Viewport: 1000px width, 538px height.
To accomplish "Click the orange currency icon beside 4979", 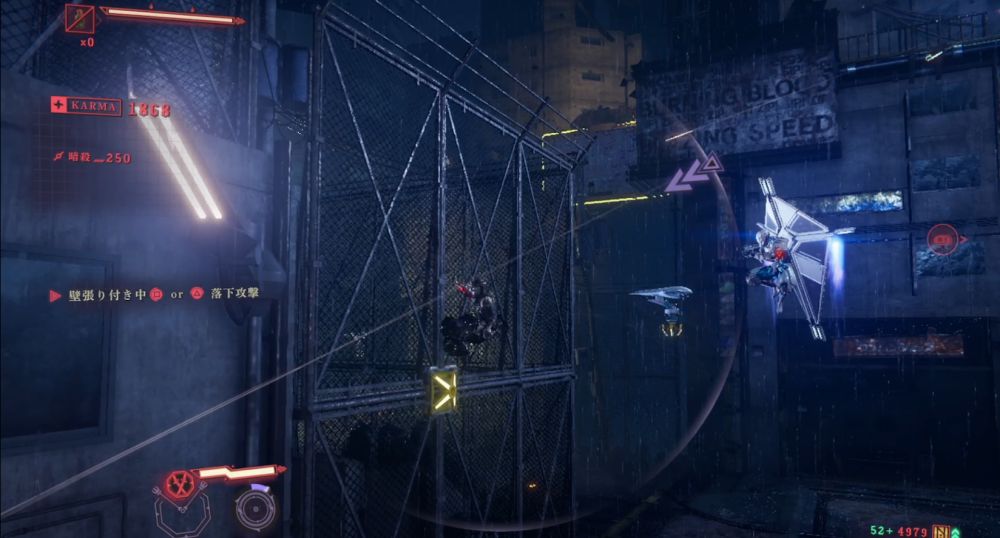I will point(941,530).
